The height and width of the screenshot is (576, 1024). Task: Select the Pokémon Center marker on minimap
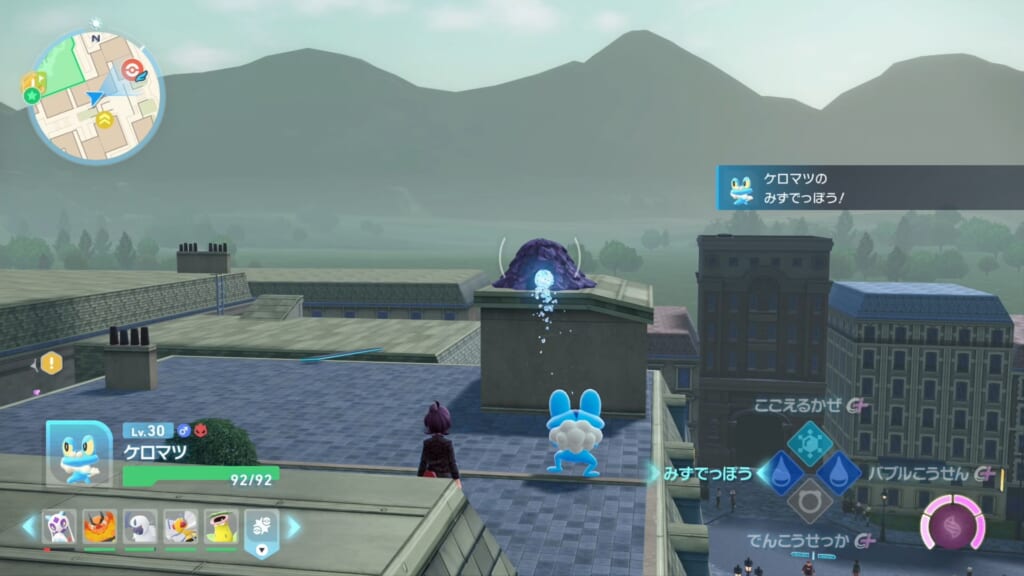tap(132, 69)
